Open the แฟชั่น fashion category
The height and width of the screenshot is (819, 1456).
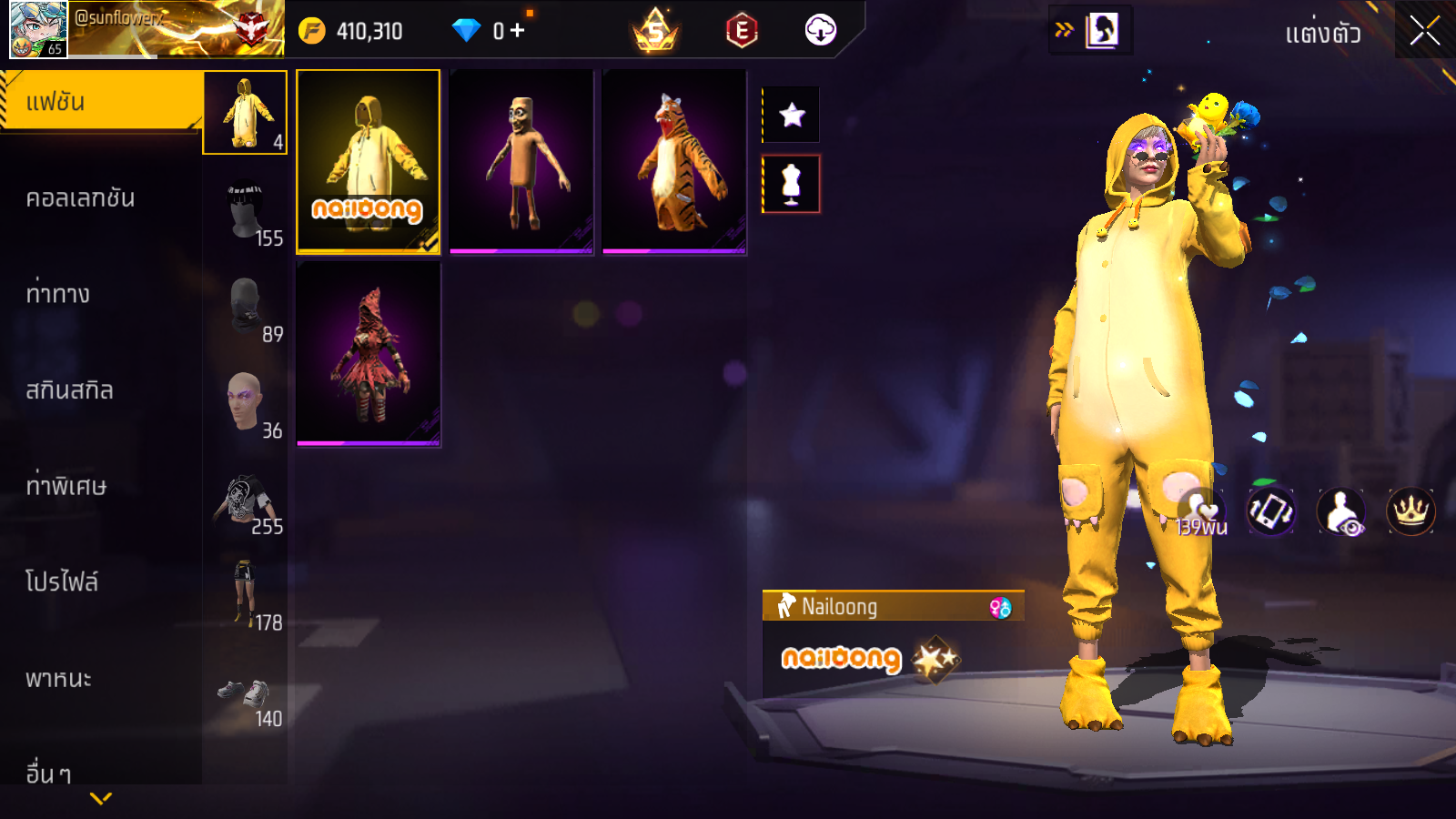coord(100,102)
